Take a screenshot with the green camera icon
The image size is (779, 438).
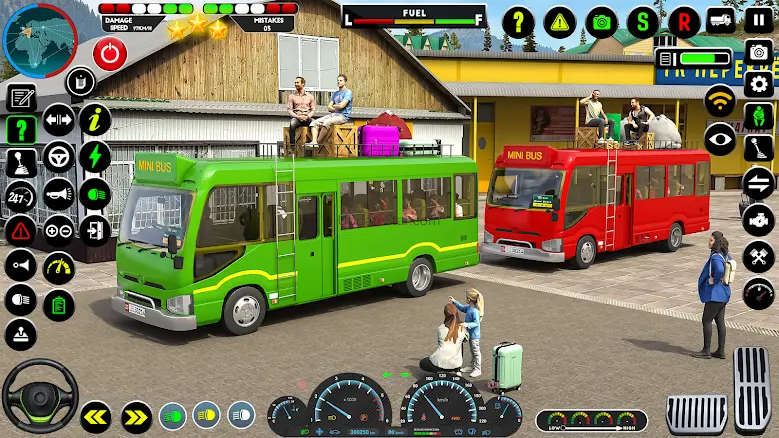[x=602, y=21]
